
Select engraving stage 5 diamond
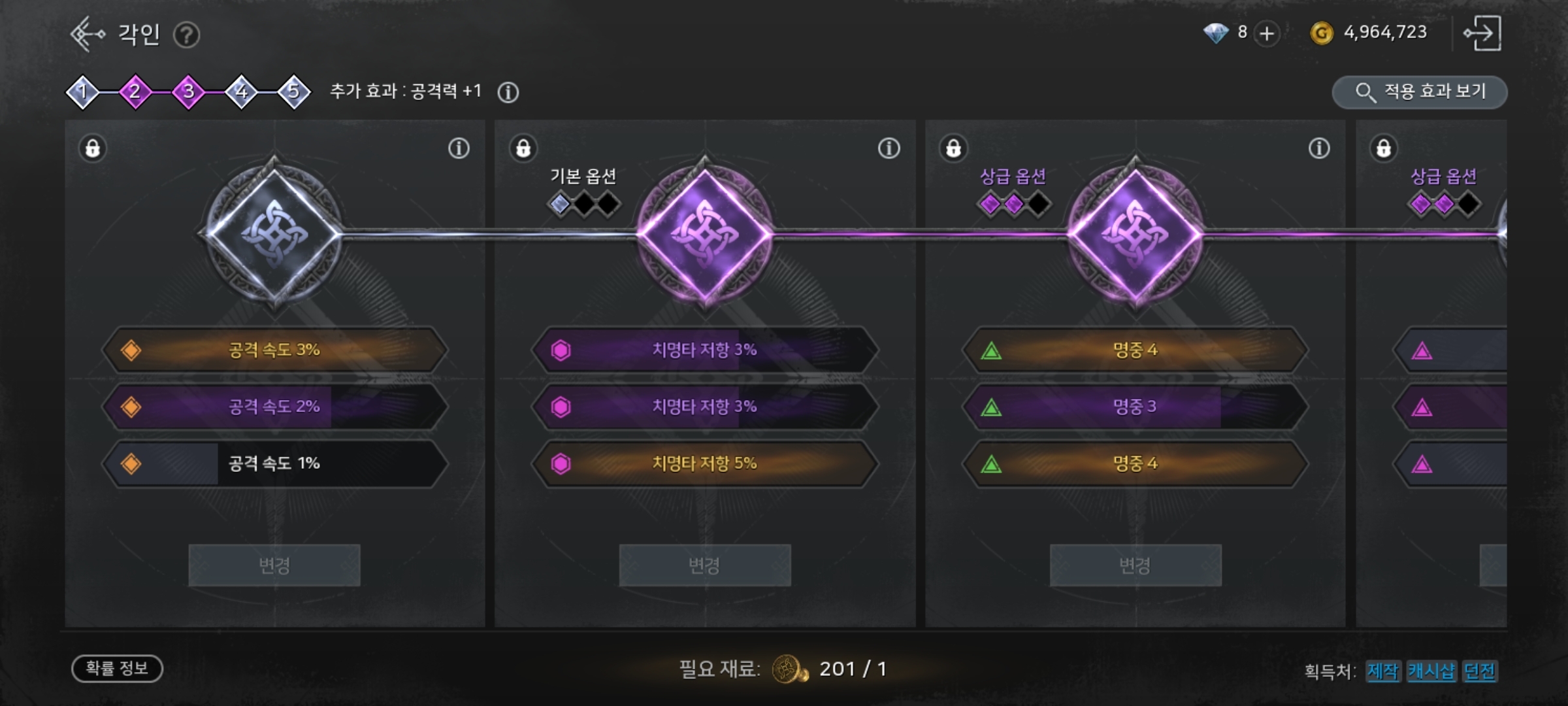[293, 92]
